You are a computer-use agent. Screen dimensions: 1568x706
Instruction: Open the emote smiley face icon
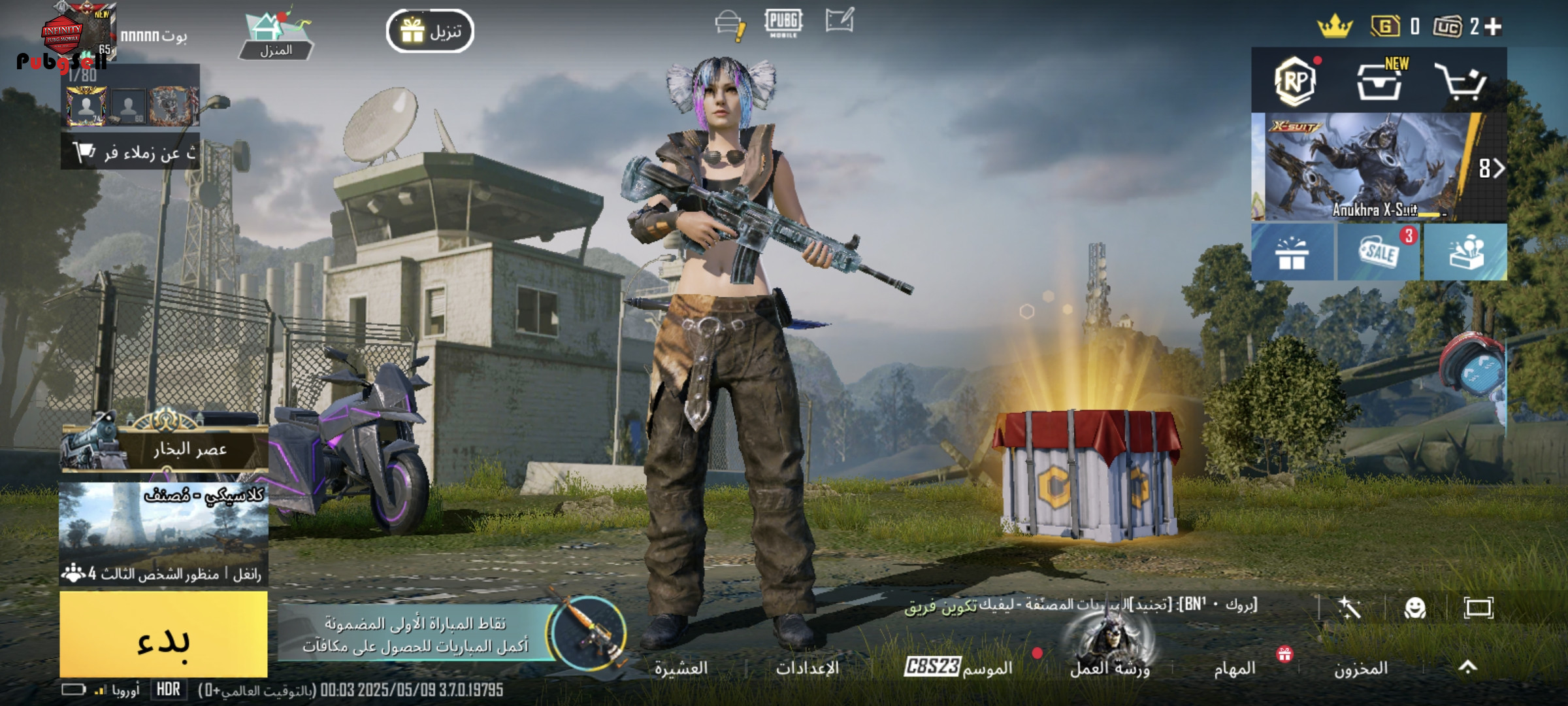point(1414,609)
